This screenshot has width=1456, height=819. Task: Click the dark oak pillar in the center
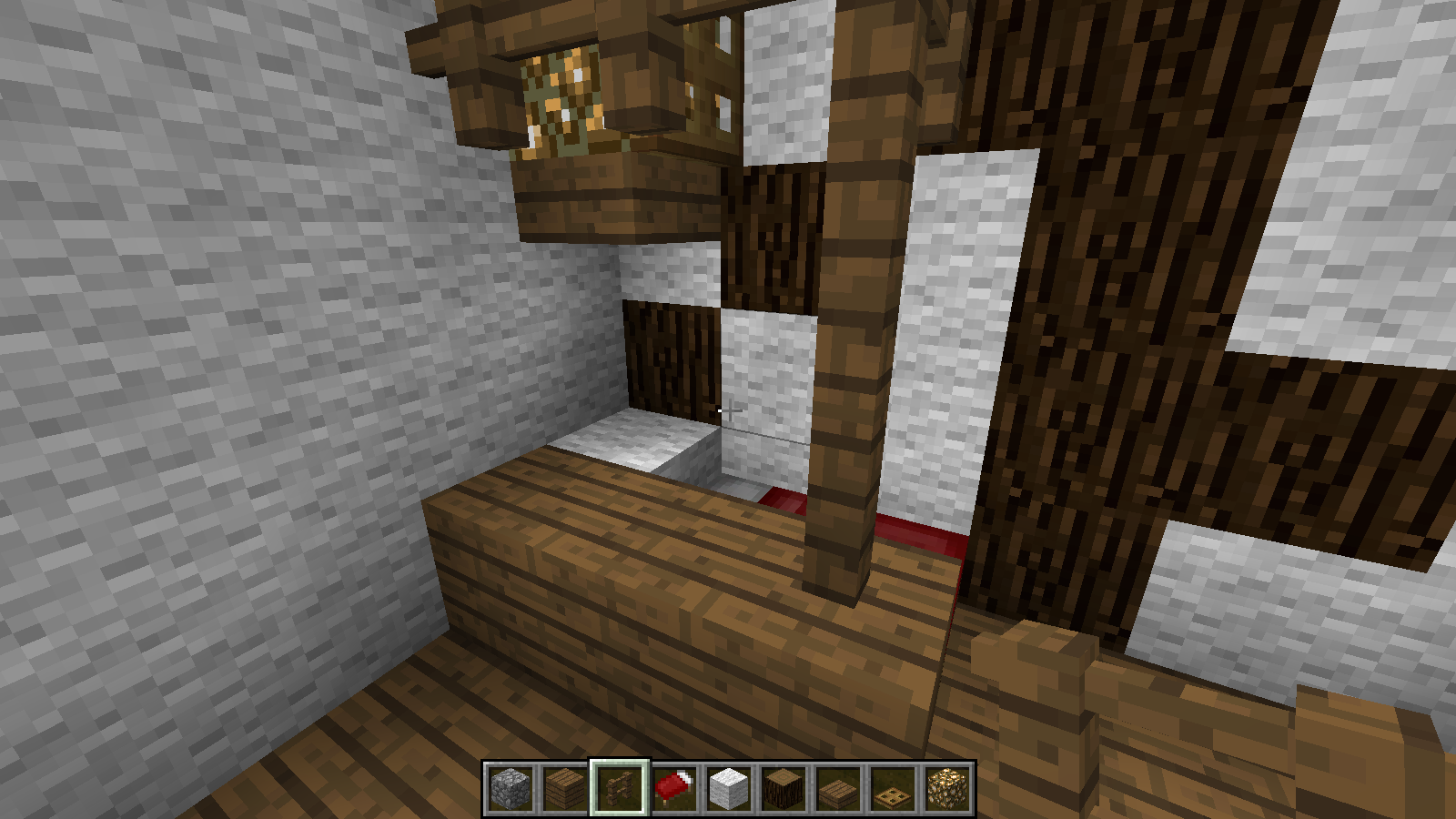(846, 364)
